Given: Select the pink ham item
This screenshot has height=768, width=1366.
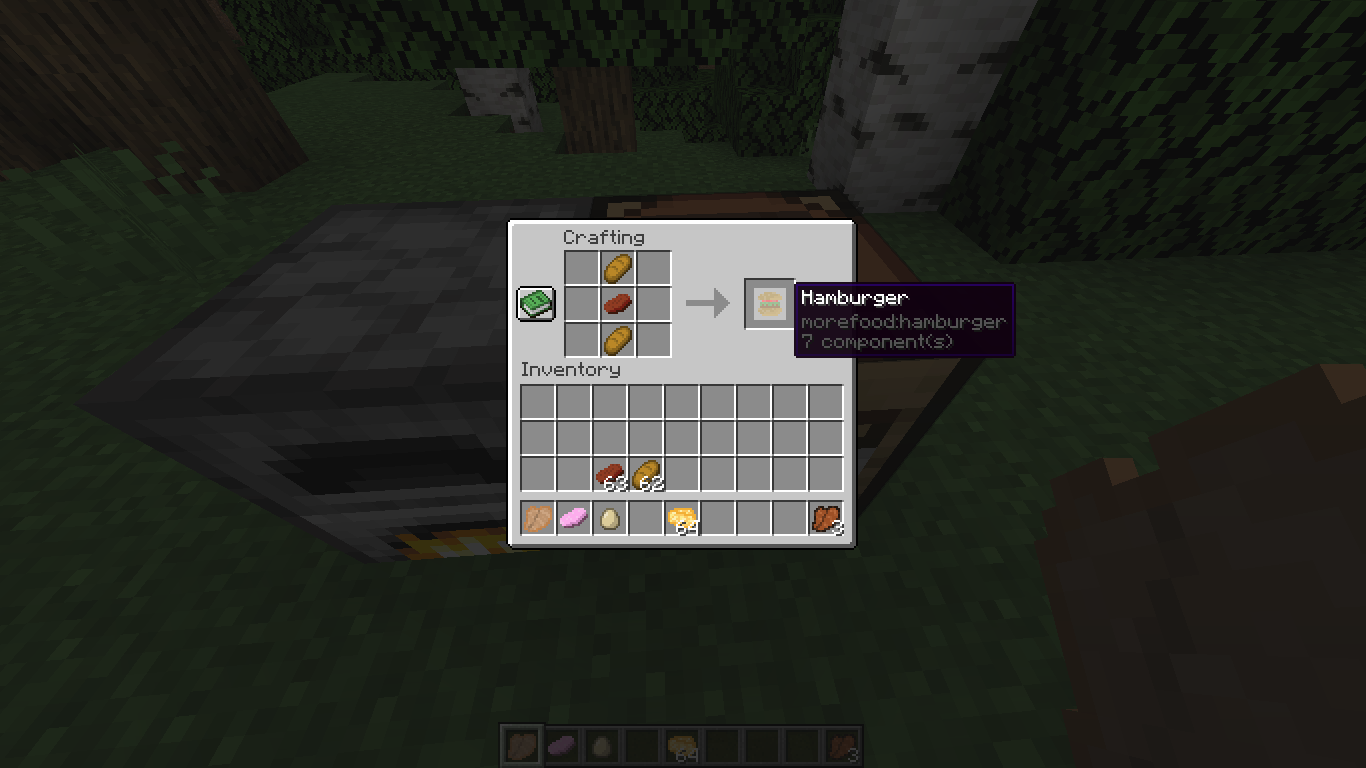Looking at the screenshot, I should [x=574, y=517].
